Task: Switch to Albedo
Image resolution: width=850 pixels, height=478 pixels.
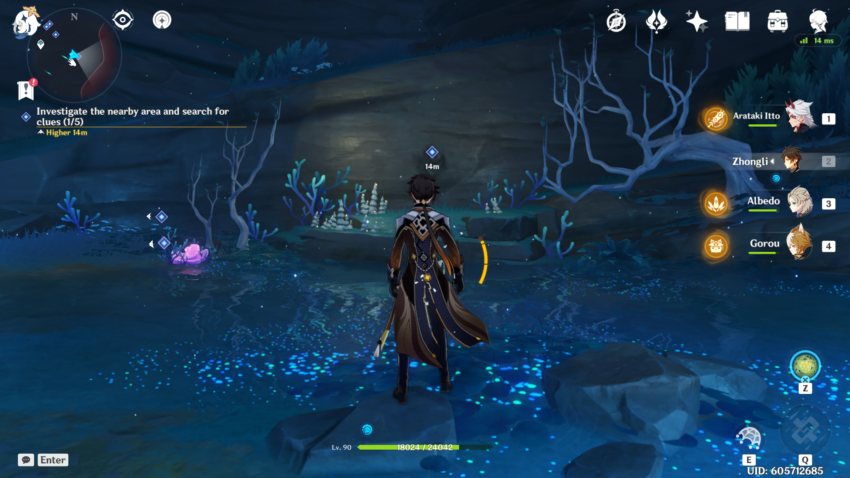Action: (x=797, y=203)
